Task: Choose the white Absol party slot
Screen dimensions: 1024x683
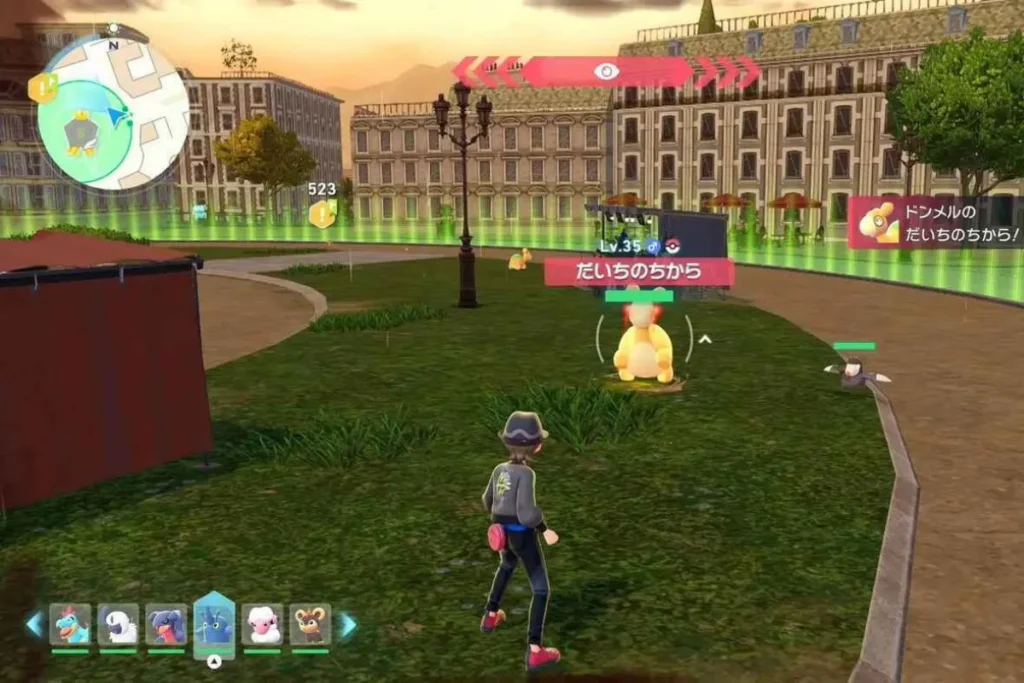Action: (x=118, y=624)
